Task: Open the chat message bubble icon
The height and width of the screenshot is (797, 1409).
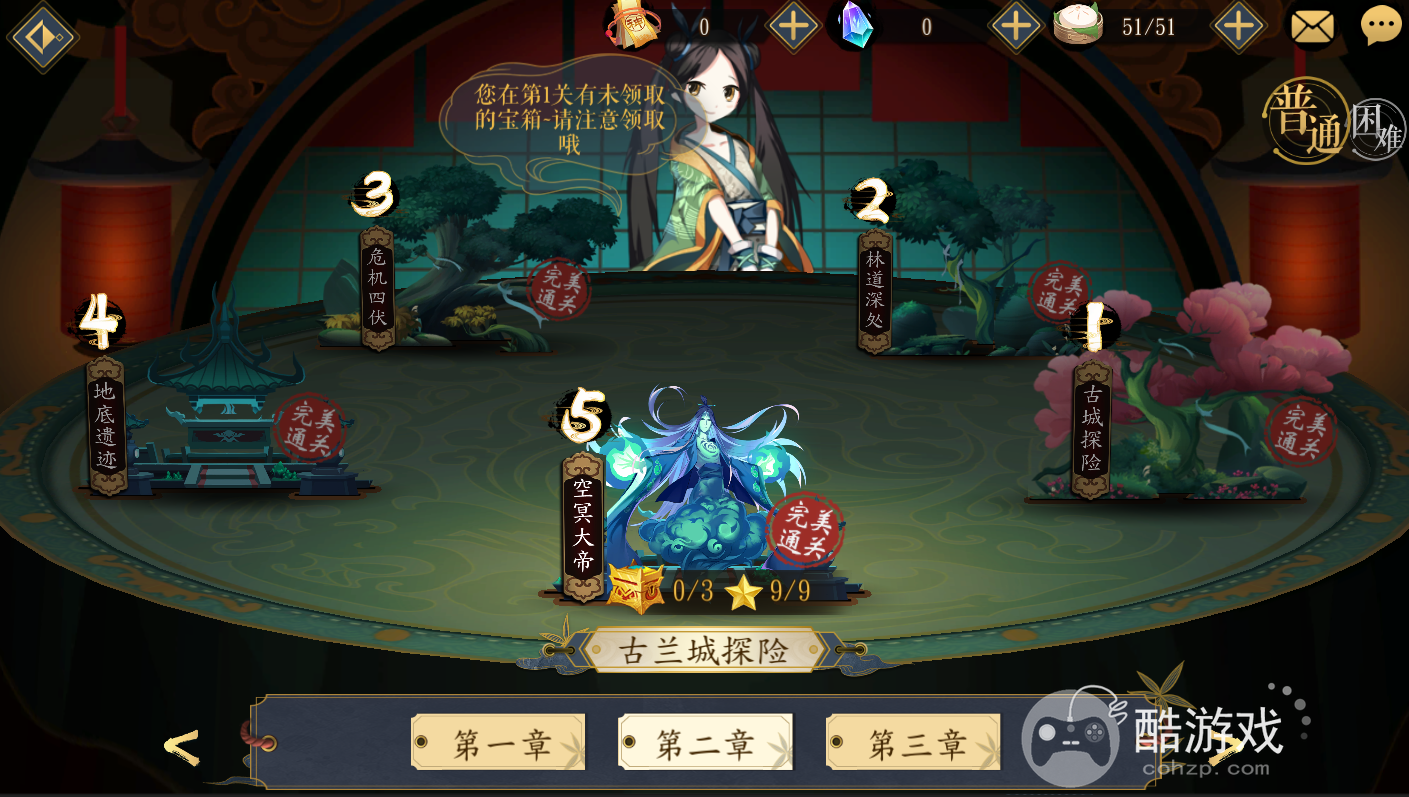Action: (x=1381, y=24)
